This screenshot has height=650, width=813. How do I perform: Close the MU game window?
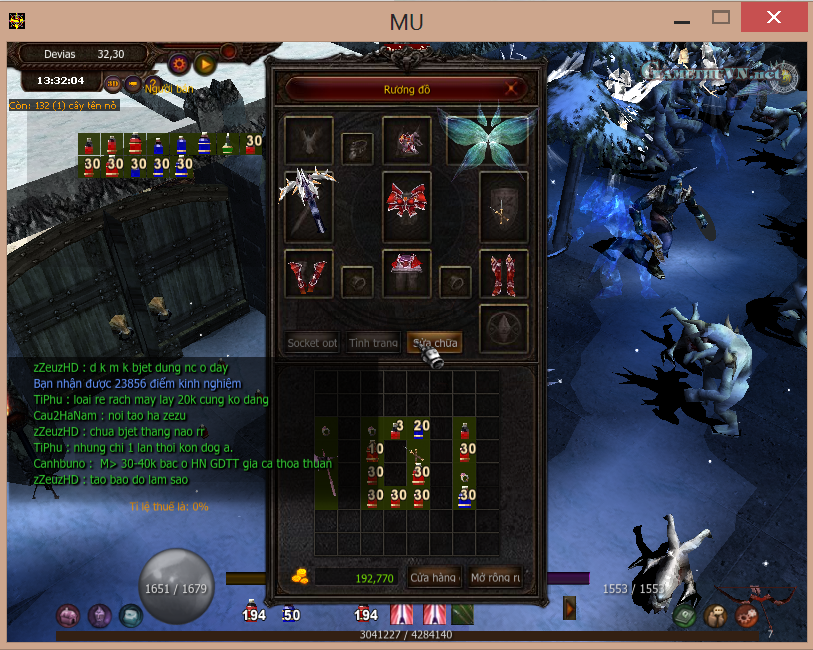pos(773,17)
